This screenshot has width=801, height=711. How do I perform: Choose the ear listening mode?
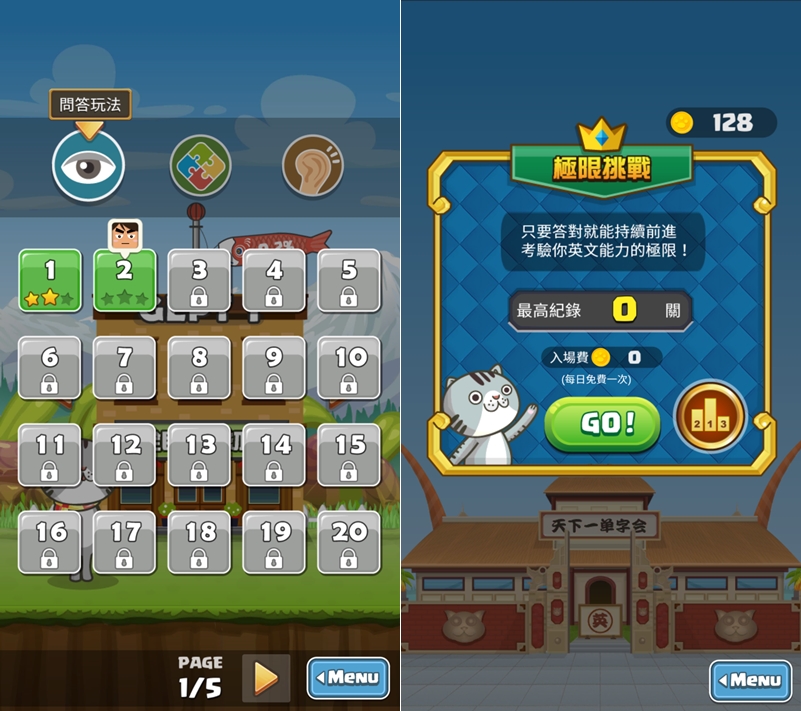312,166
